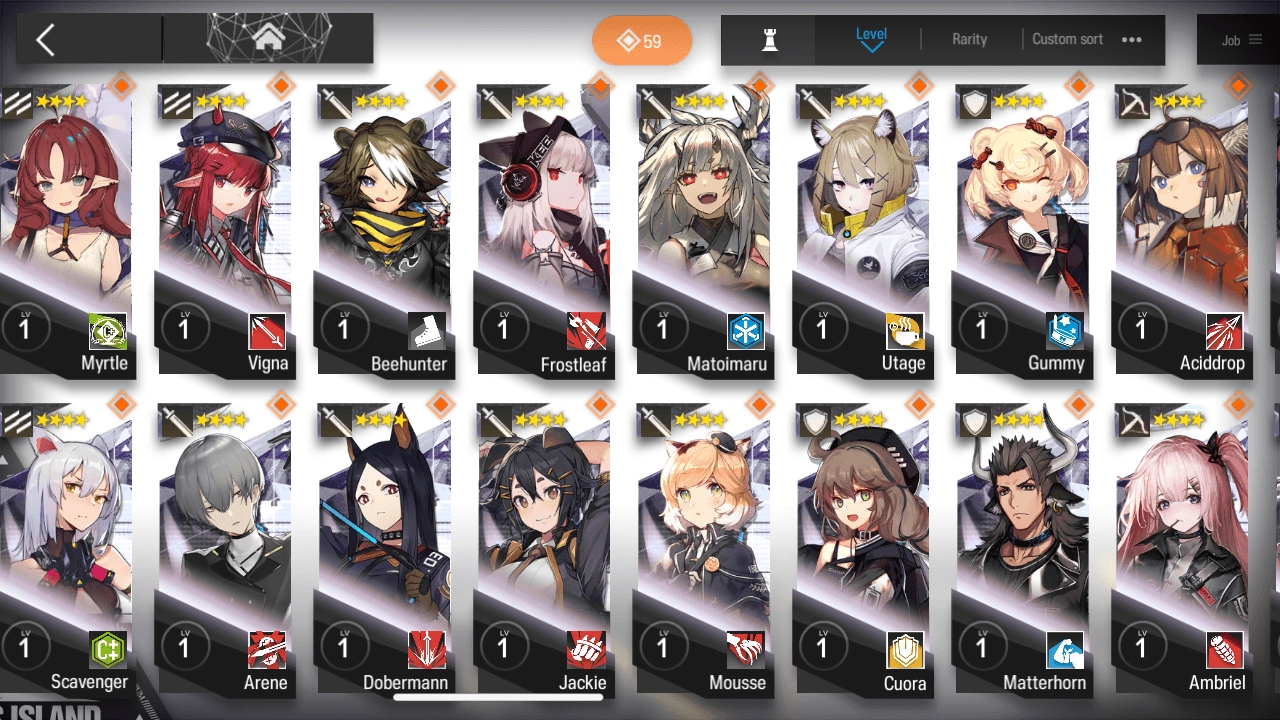
Task: Tap the orange 59 counter badge
Action: point(642,41)
